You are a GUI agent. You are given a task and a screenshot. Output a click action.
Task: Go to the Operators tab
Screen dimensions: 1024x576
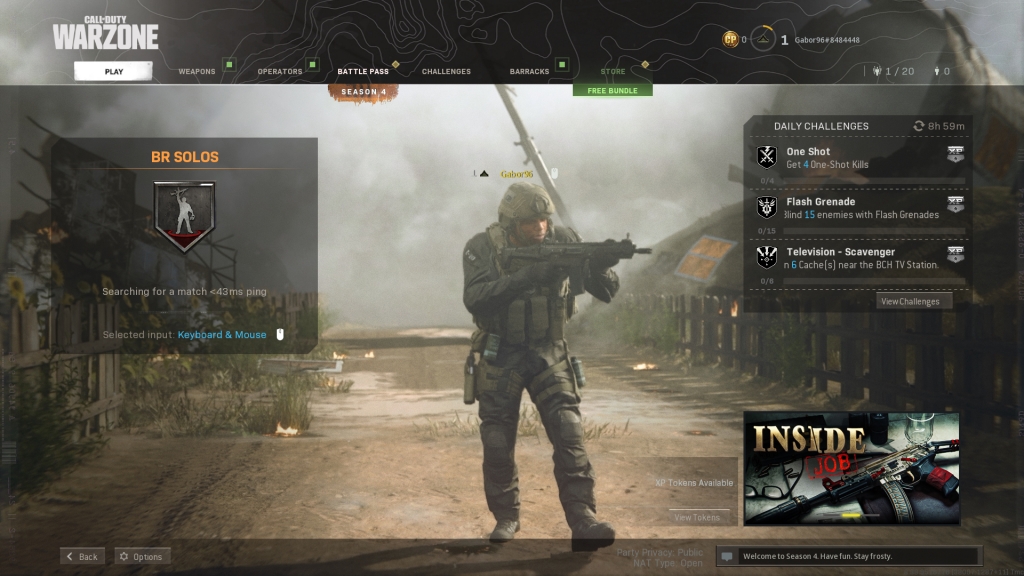[x=280, y=72]
